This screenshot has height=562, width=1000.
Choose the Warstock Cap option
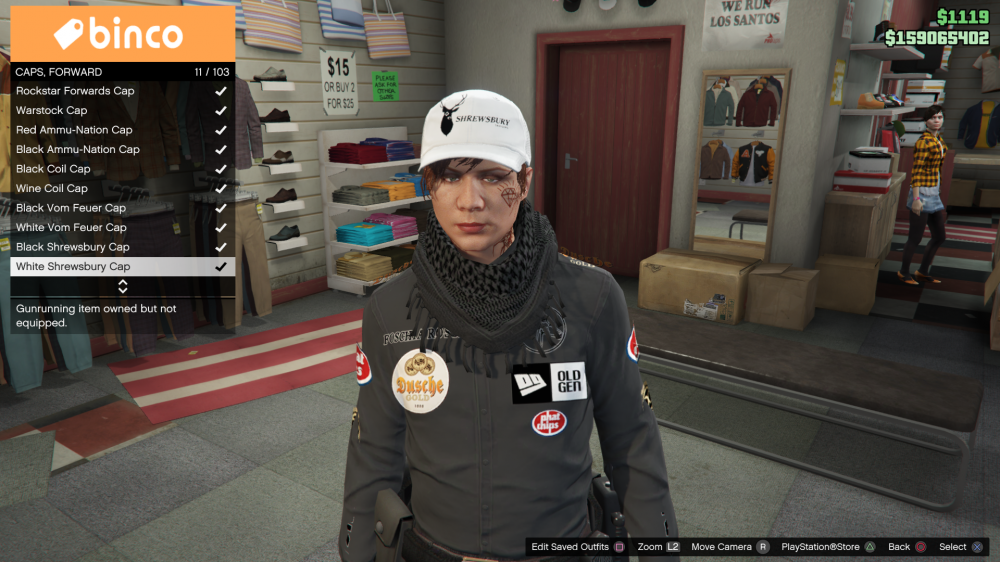[120, 110]
